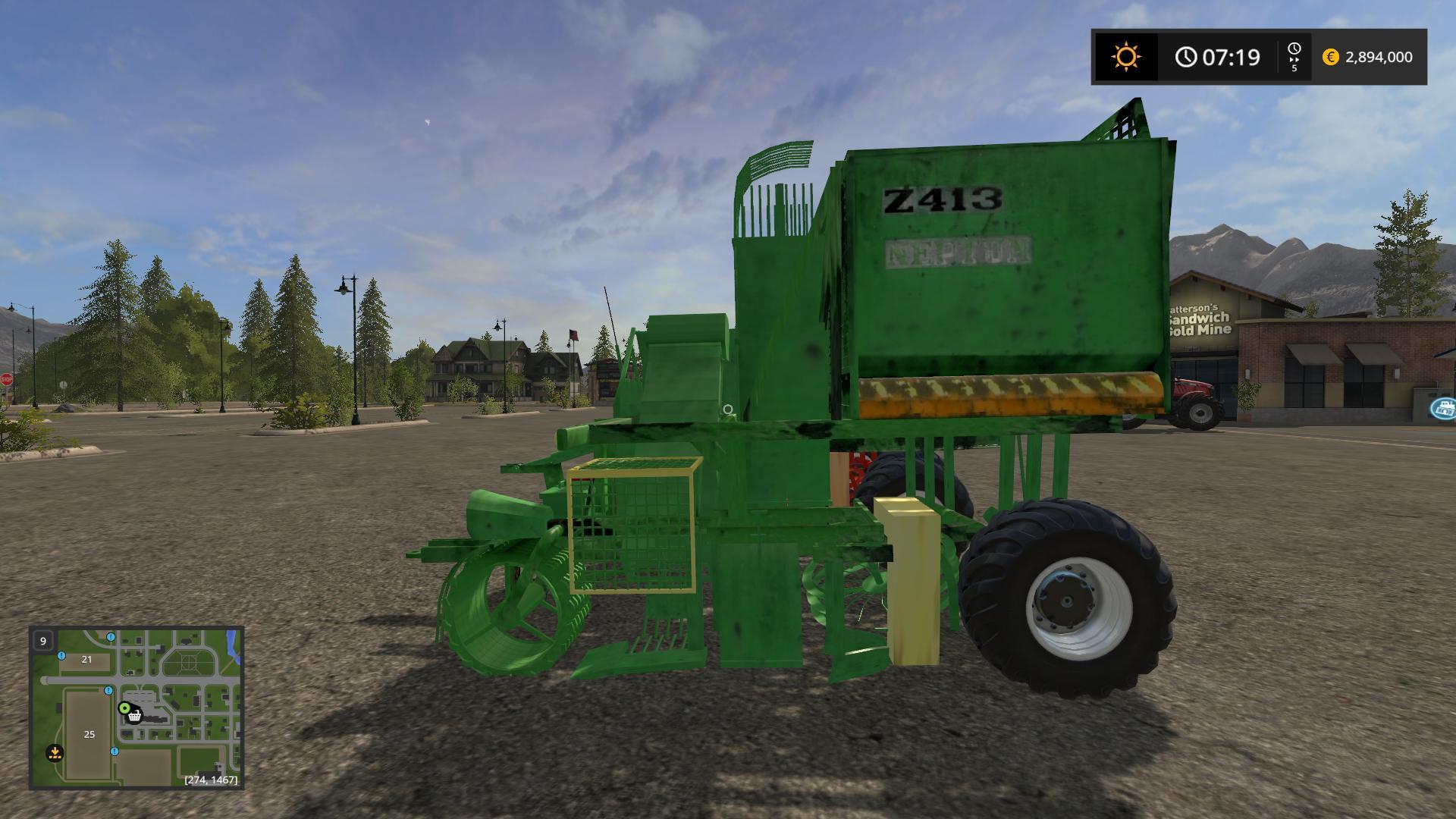
Task: Select the euro coin money icon
Action: tap(1332, 56)
